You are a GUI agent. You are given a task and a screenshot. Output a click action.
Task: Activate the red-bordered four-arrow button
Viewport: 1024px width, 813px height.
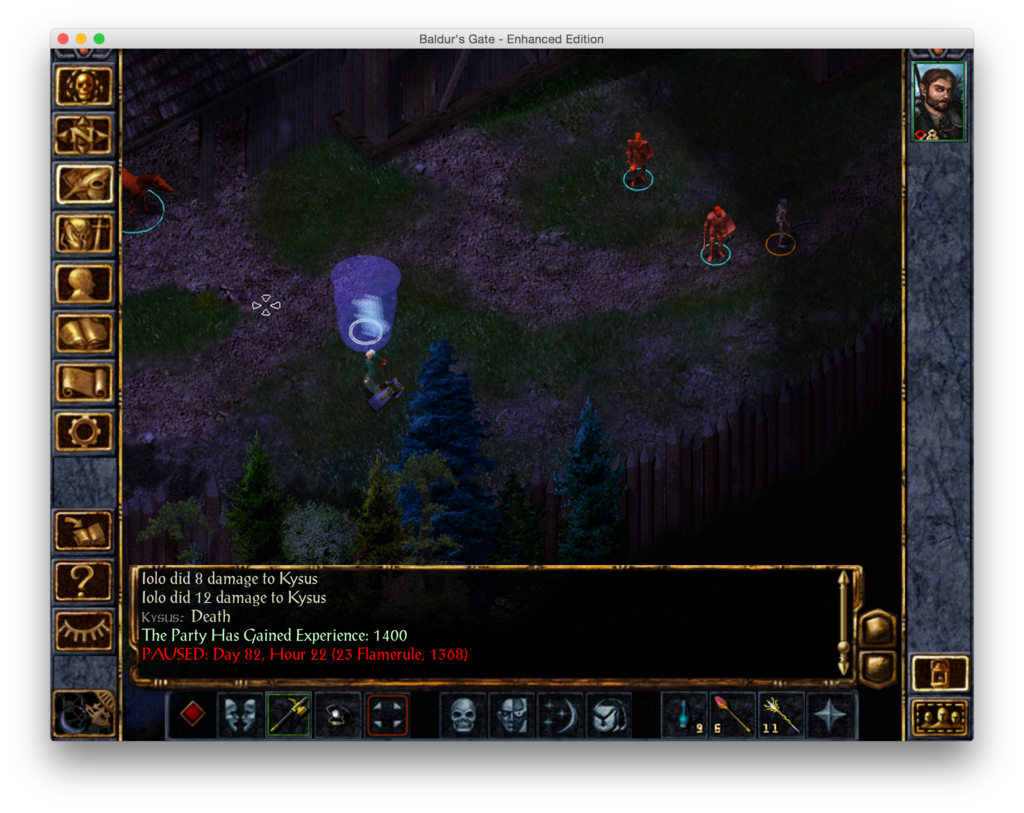(x=387, y=715)
